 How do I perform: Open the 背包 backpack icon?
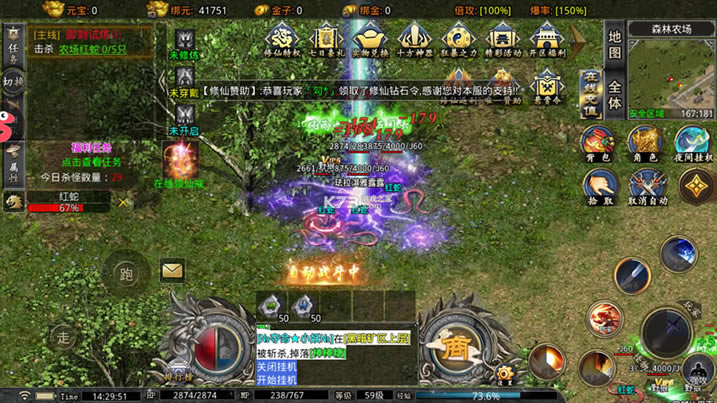point(600,144)
